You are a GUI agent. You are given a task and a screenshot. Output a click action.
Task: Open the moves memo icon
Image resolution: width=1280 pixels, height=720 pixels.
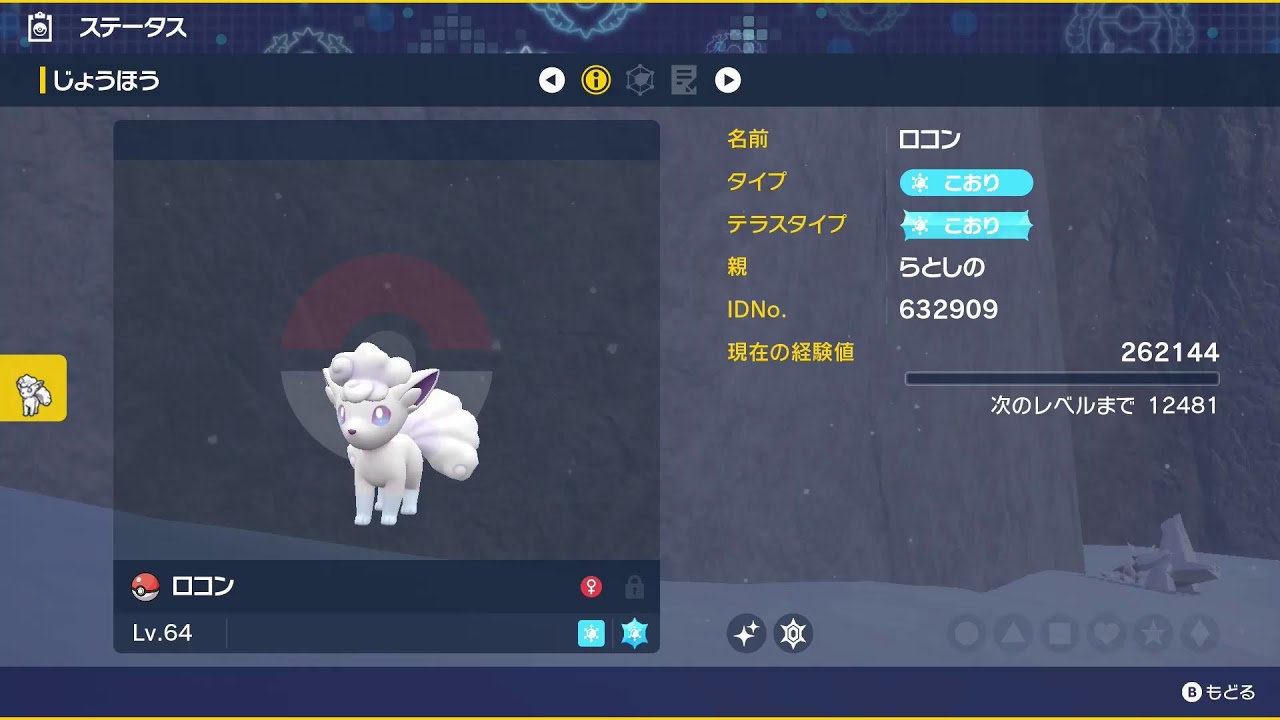684,81
